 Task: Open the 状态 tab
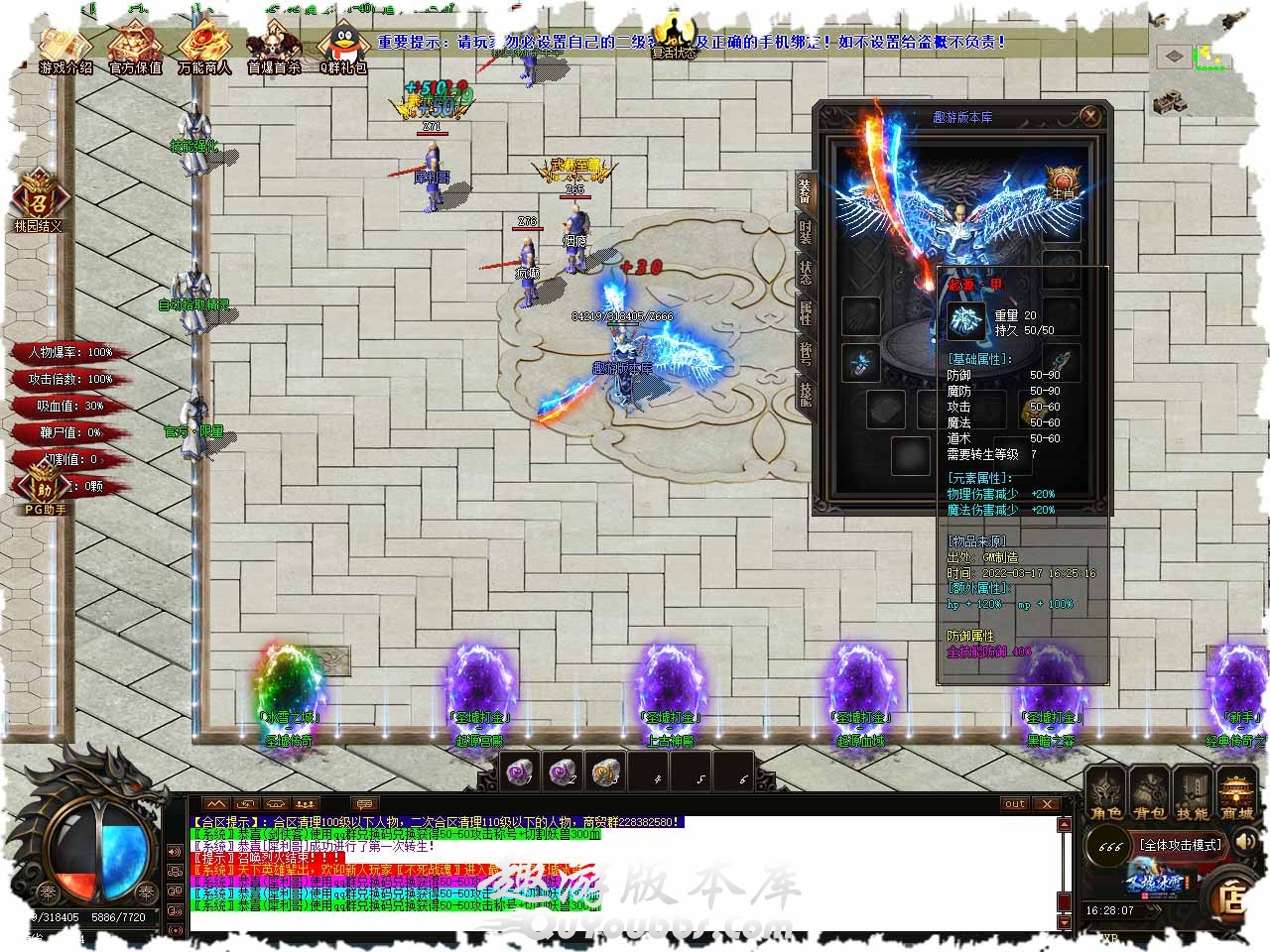[805, 274]
